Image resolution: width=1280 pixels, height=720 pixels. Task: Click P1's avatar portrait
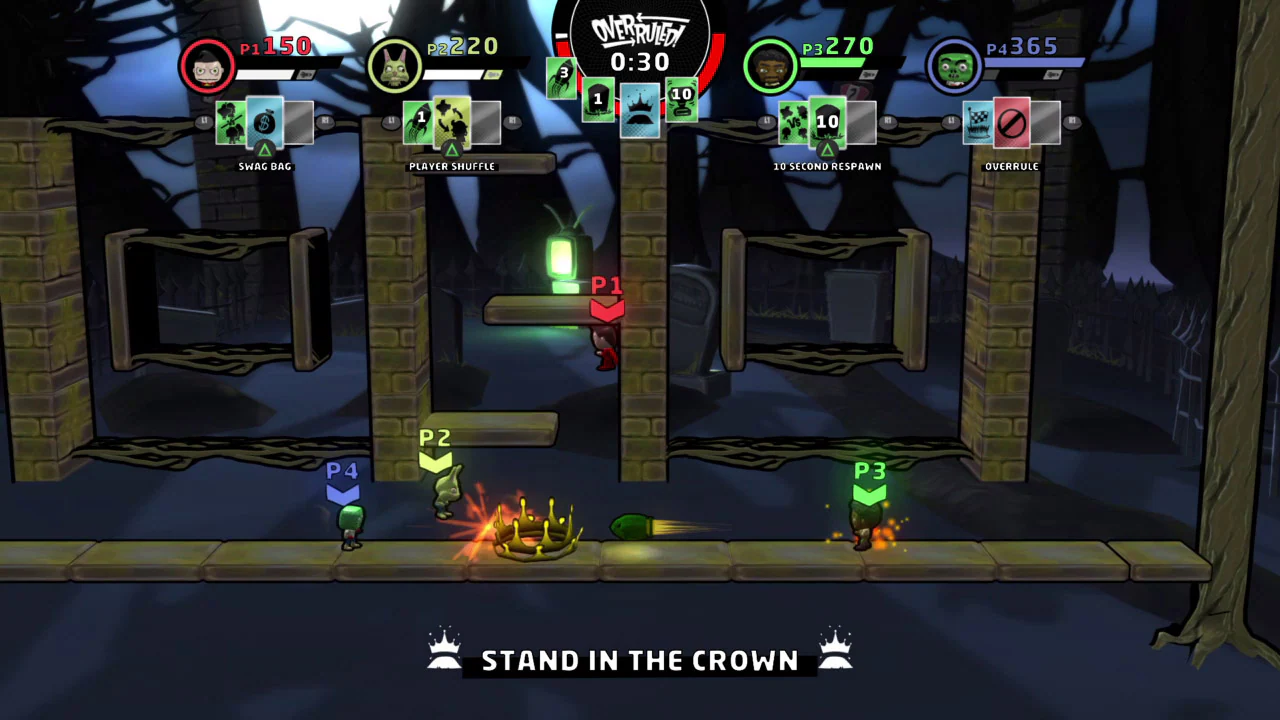click(x=208, y=65)
